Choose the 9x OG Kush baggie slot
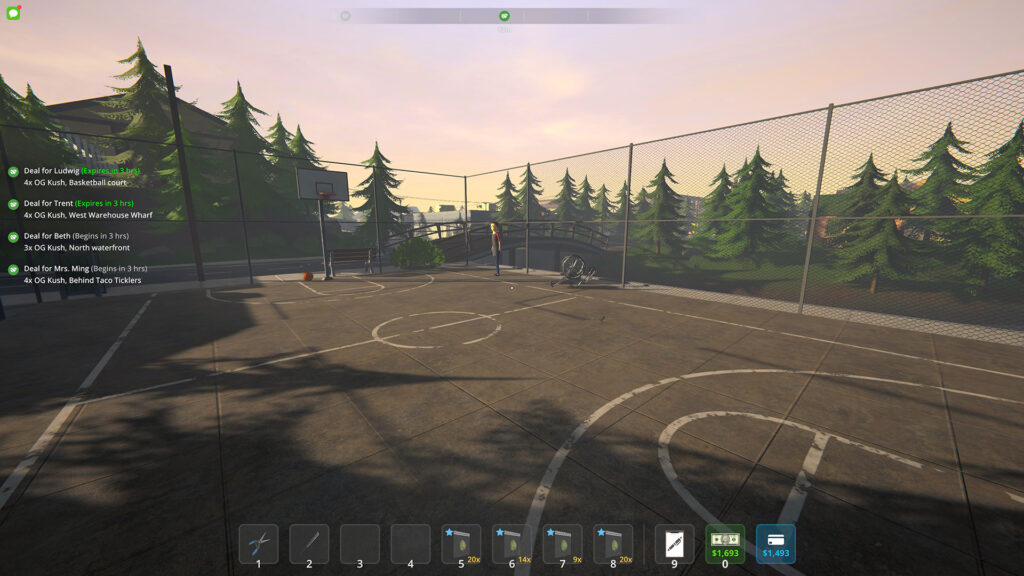This screenshot has height=576, width=1024. (x=563, y=544)
